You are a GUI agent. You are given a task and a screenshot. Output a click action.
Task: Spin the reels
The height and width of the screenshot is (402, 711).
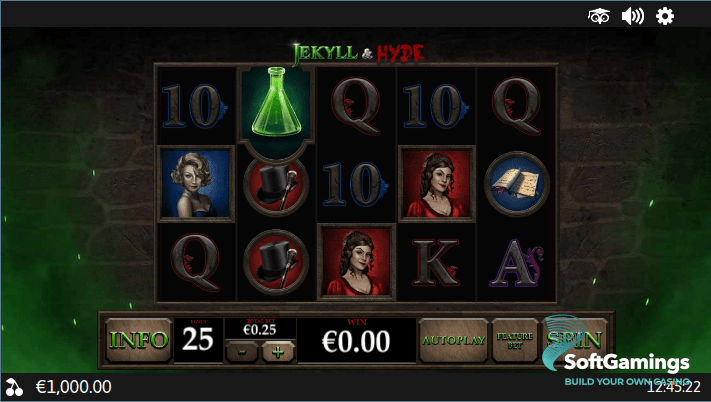566,338
